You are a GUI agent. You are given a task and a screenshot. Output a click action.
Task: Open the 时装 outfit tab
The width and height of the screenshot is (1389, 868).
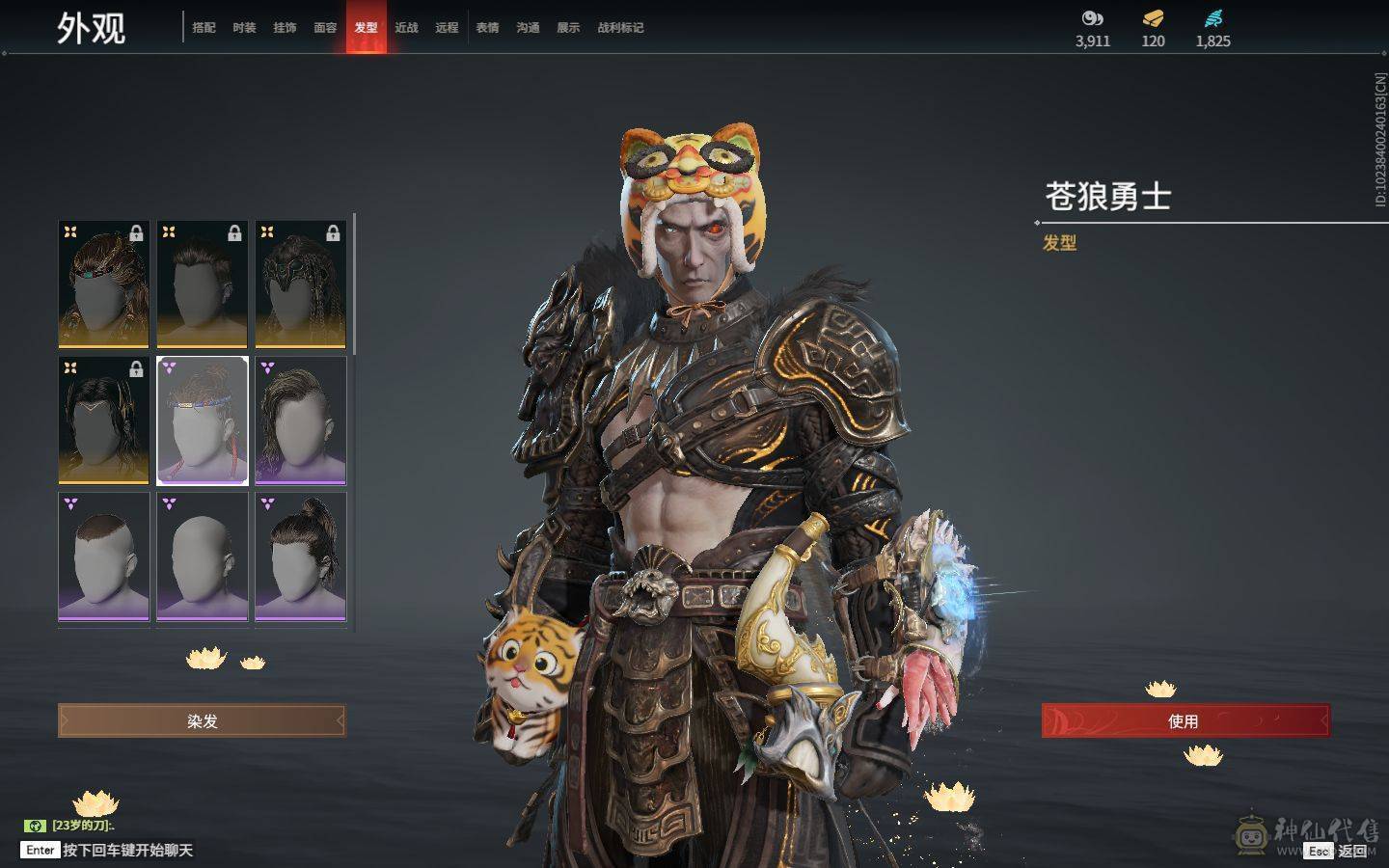click(244, 28)
